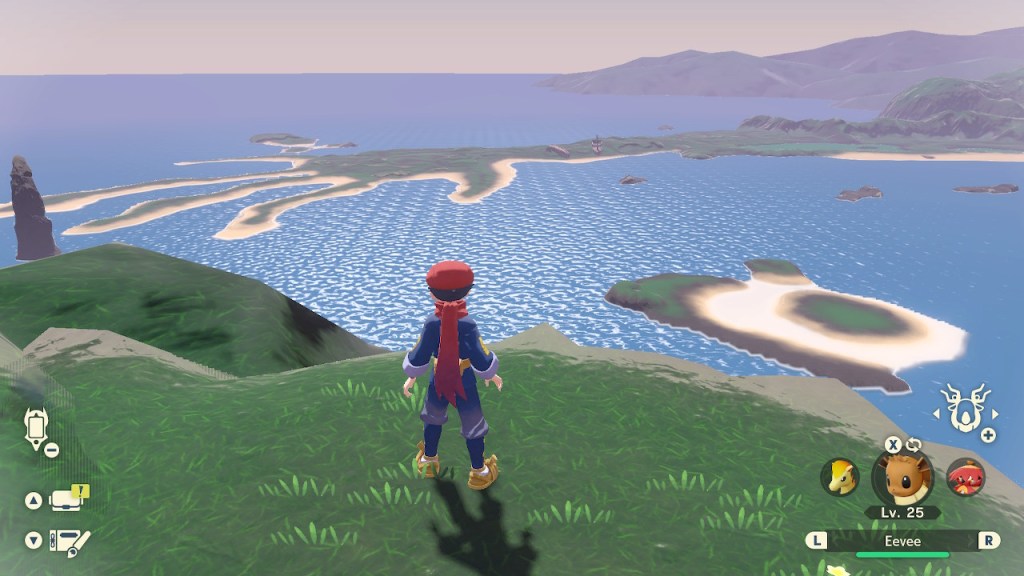Click the Eevee name bar
The height and width of the screenshot is (576, 1024).
(903, 541)
